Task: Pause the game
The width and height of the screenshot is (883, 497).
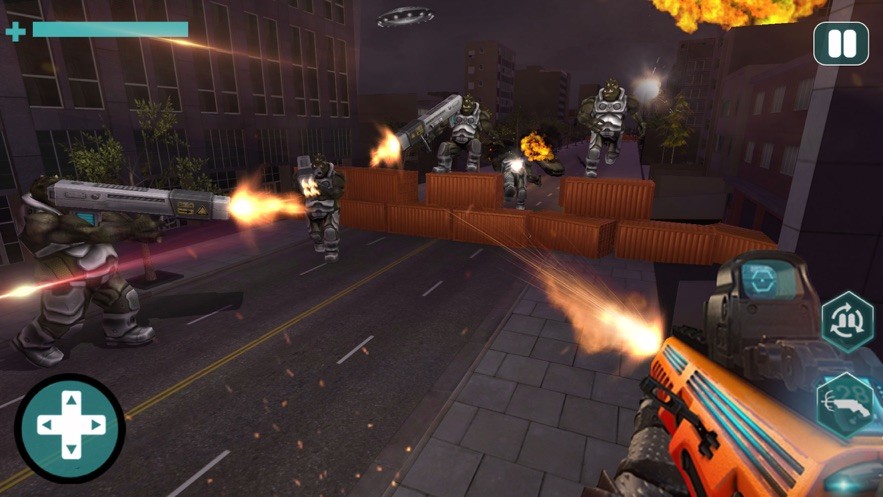Action: [841, 44]
